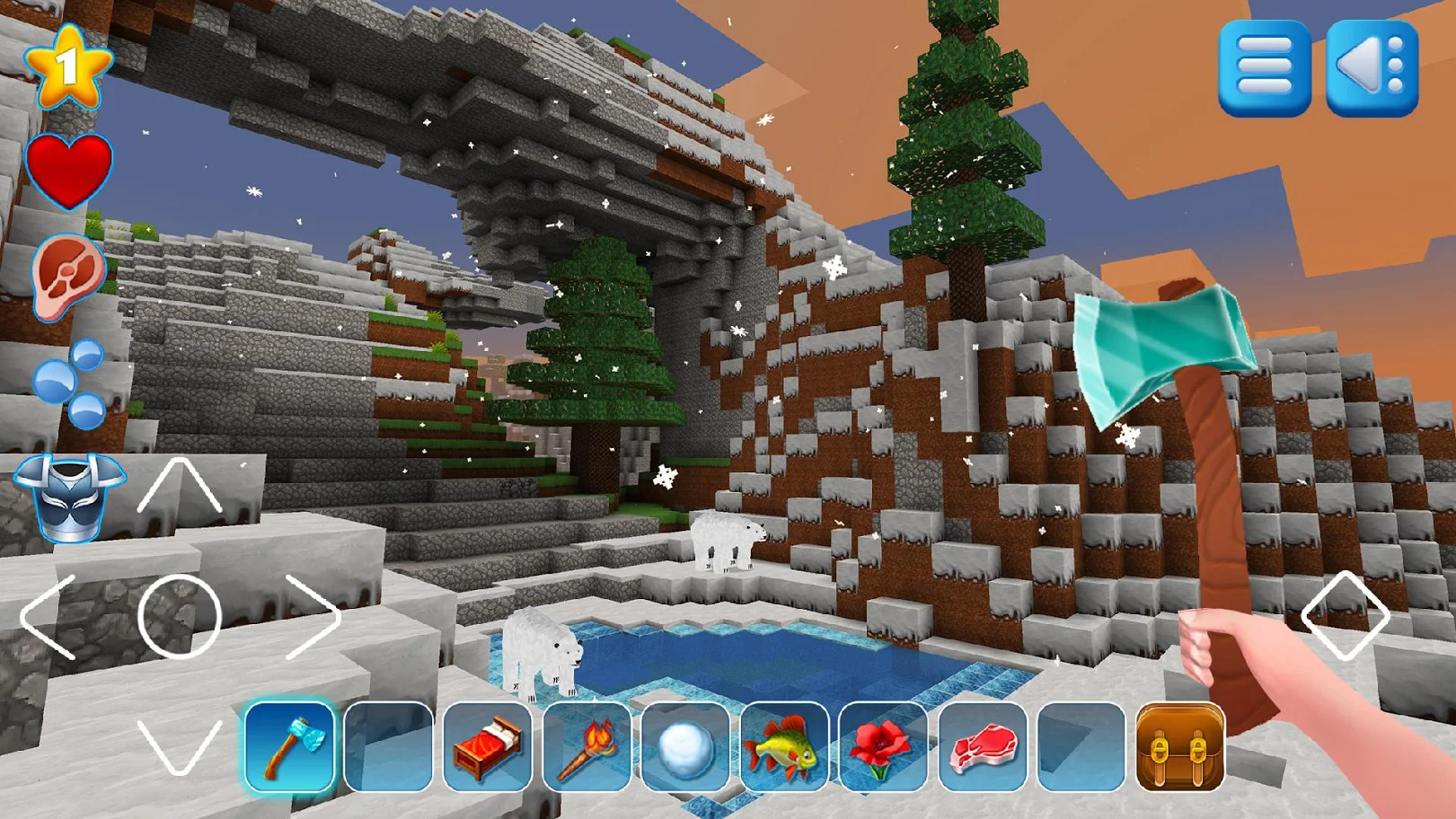
Task: Tap the move forward arrow
Action: [x=180, y=487]
